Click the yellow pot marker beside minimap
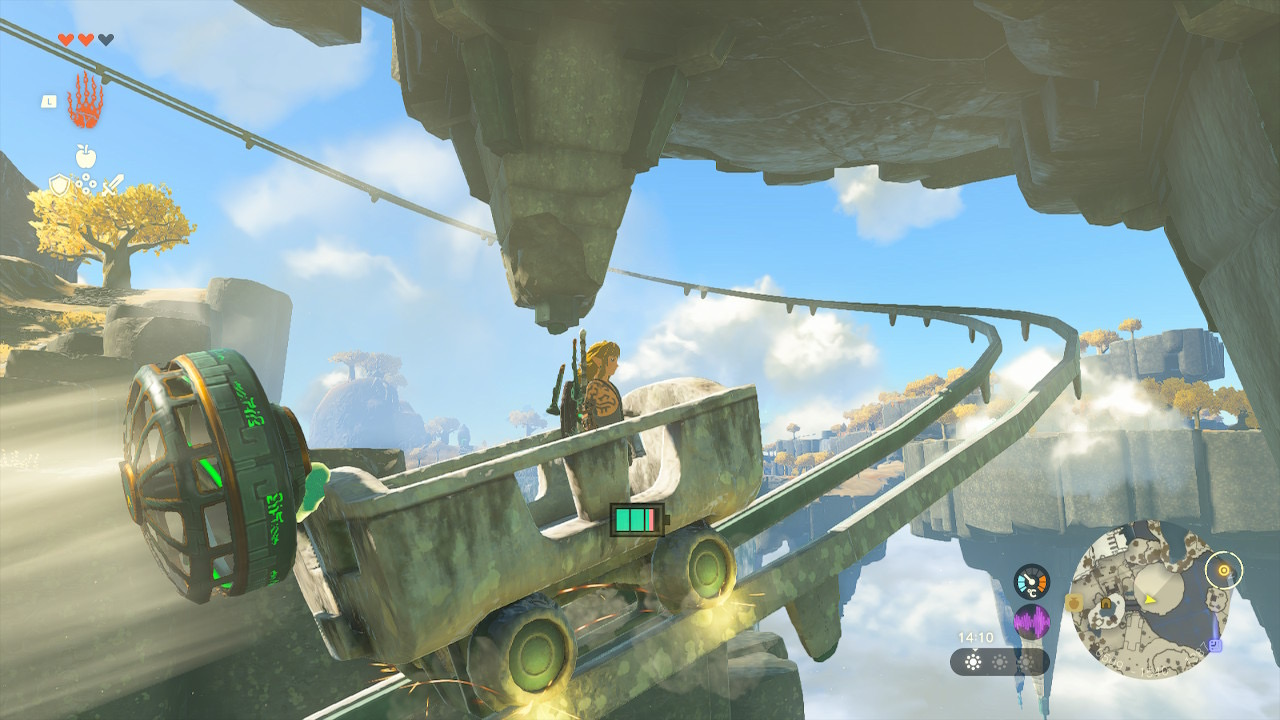The width and height of the screenshot is (1280, 720). [x=1074, y=603]
